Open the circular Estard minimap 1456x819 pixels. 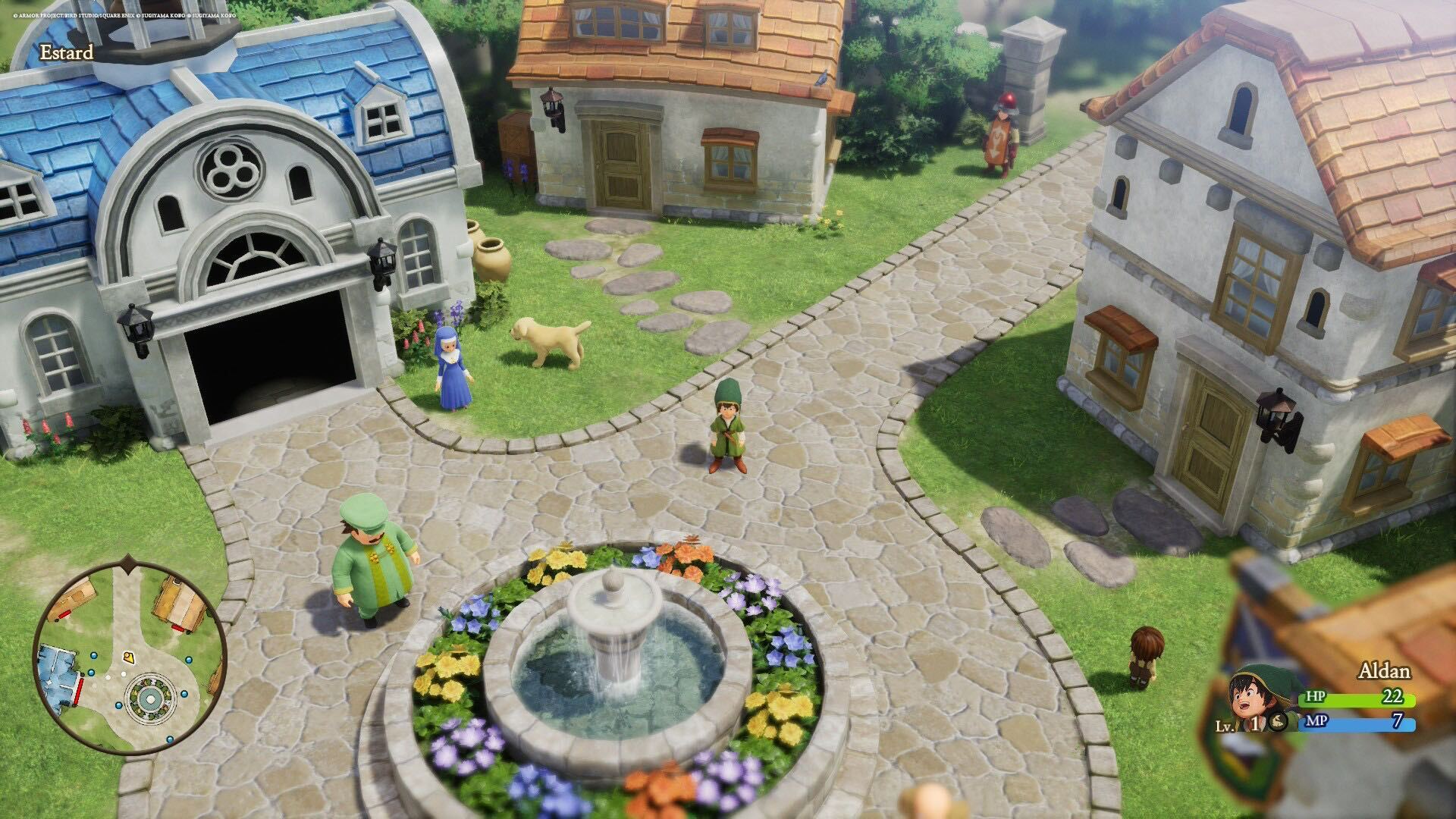point(129,657)
